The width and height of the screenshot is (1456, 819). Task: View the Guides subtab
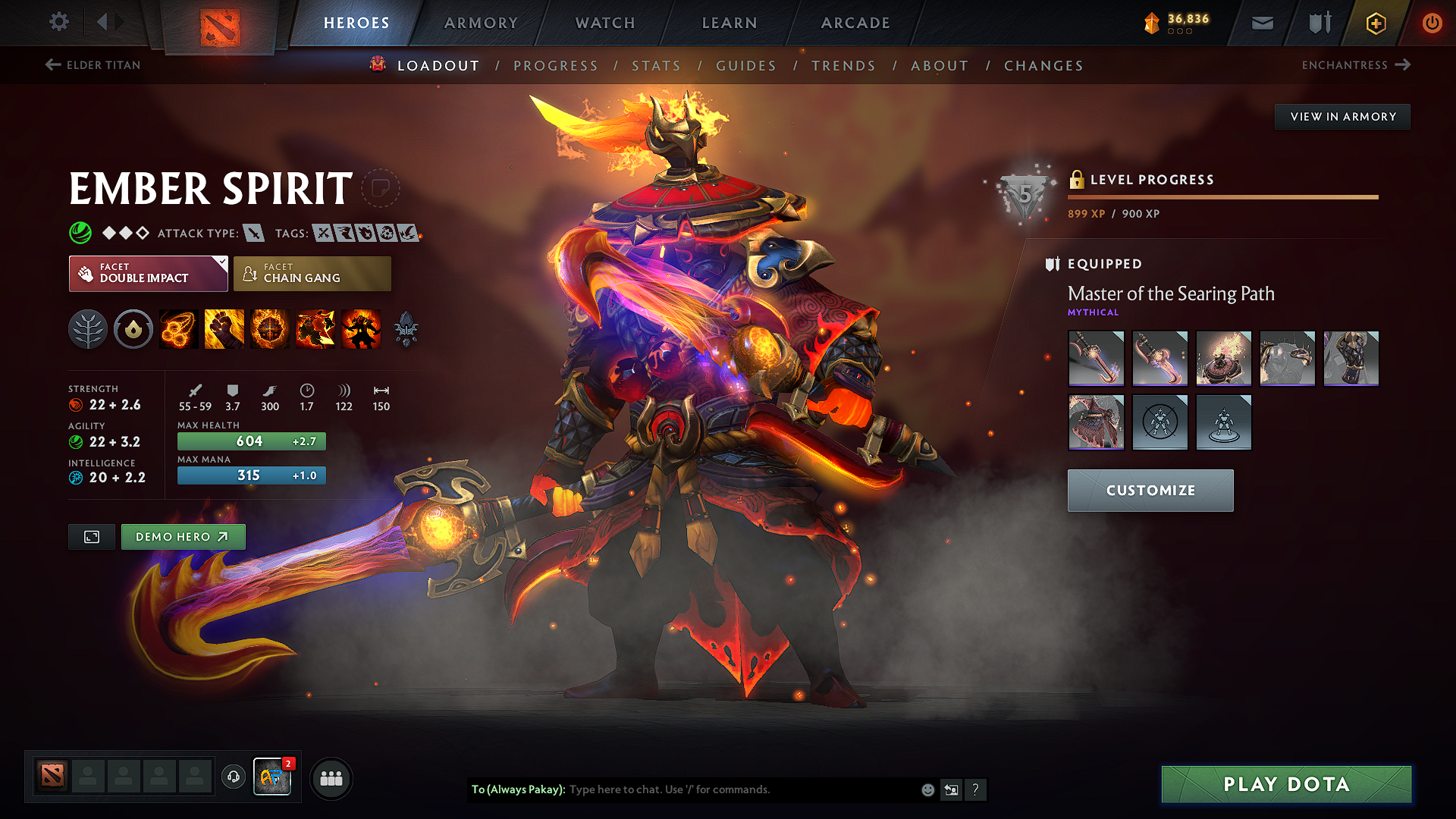coord(746,66)
